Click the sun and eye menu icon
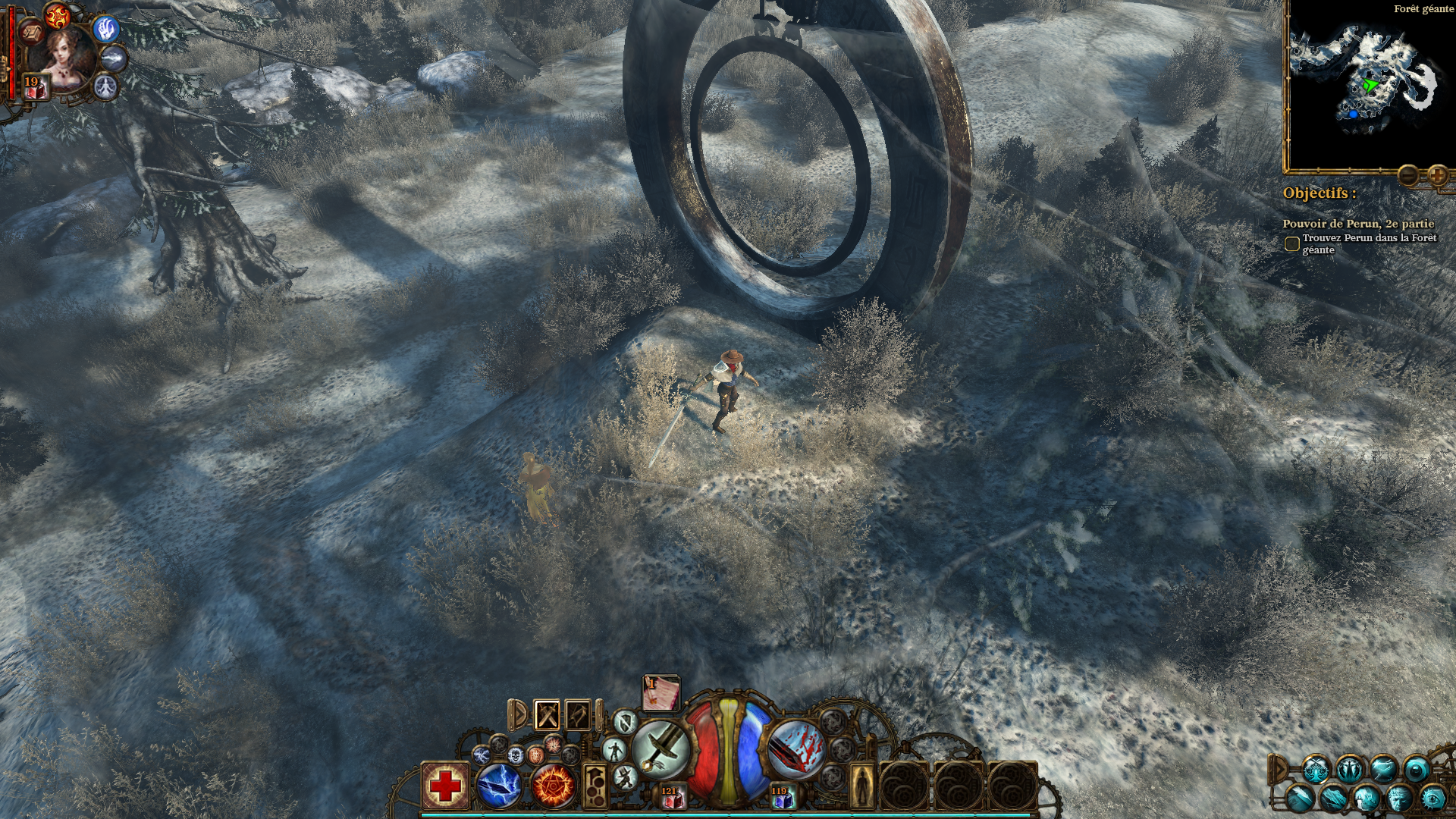1456x819 pixels. click(1432, 797)
